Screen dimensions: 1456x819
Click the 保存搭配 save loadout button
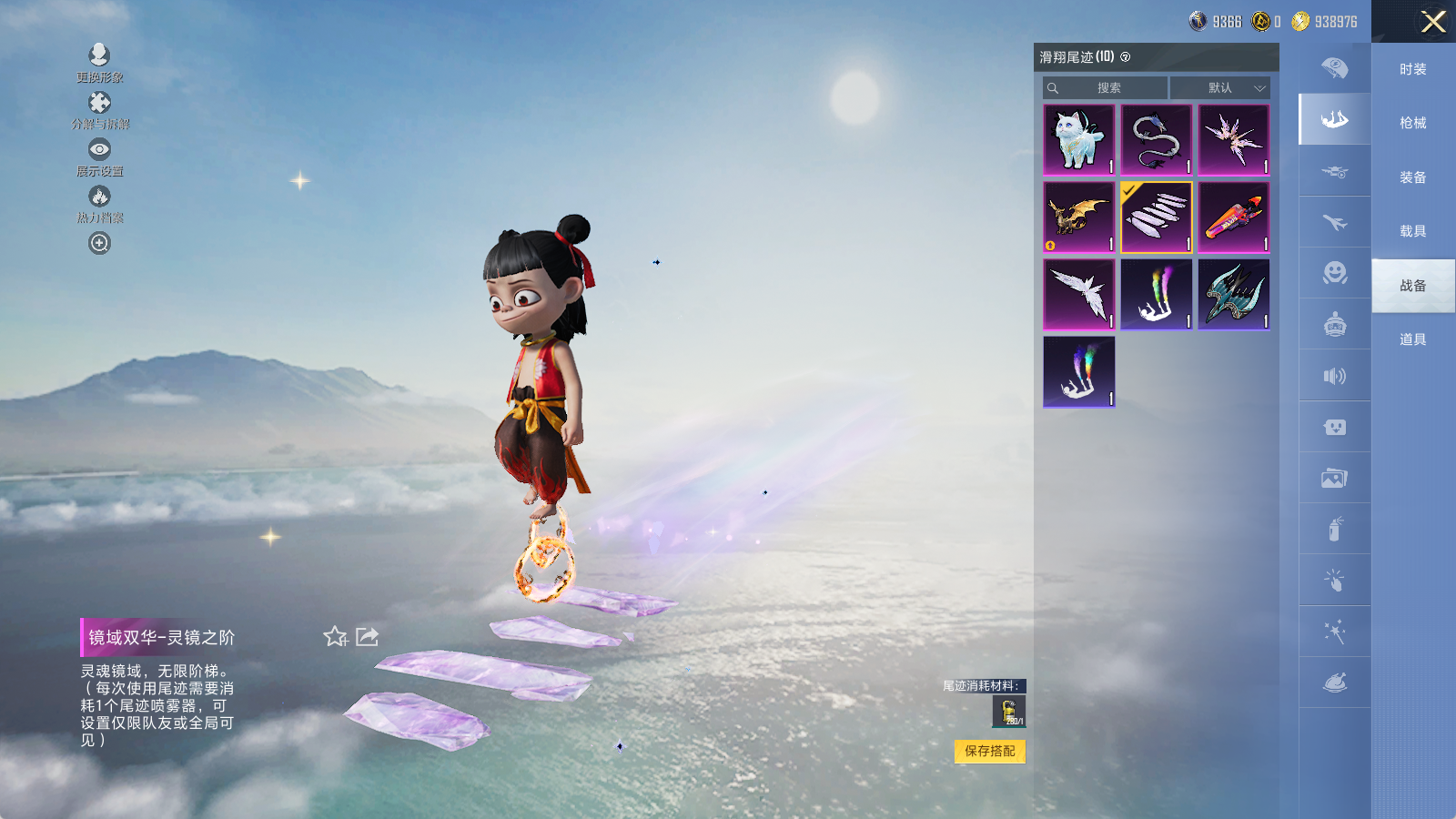tap(990, 751)
